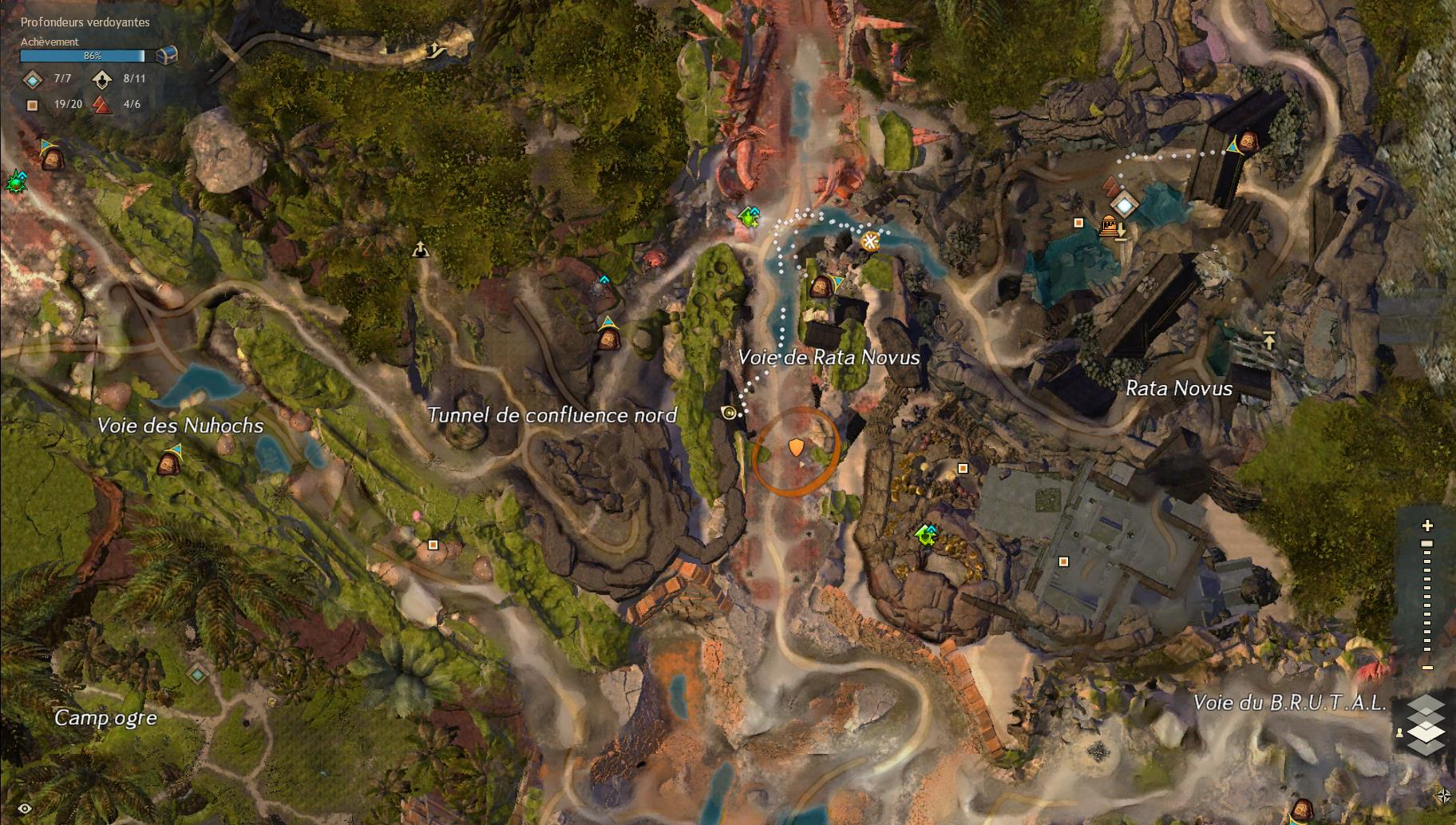This screenshot has width=1456, height=825.
Task: Open the blue map completion reward chest
Action: [x=166, y=55]
